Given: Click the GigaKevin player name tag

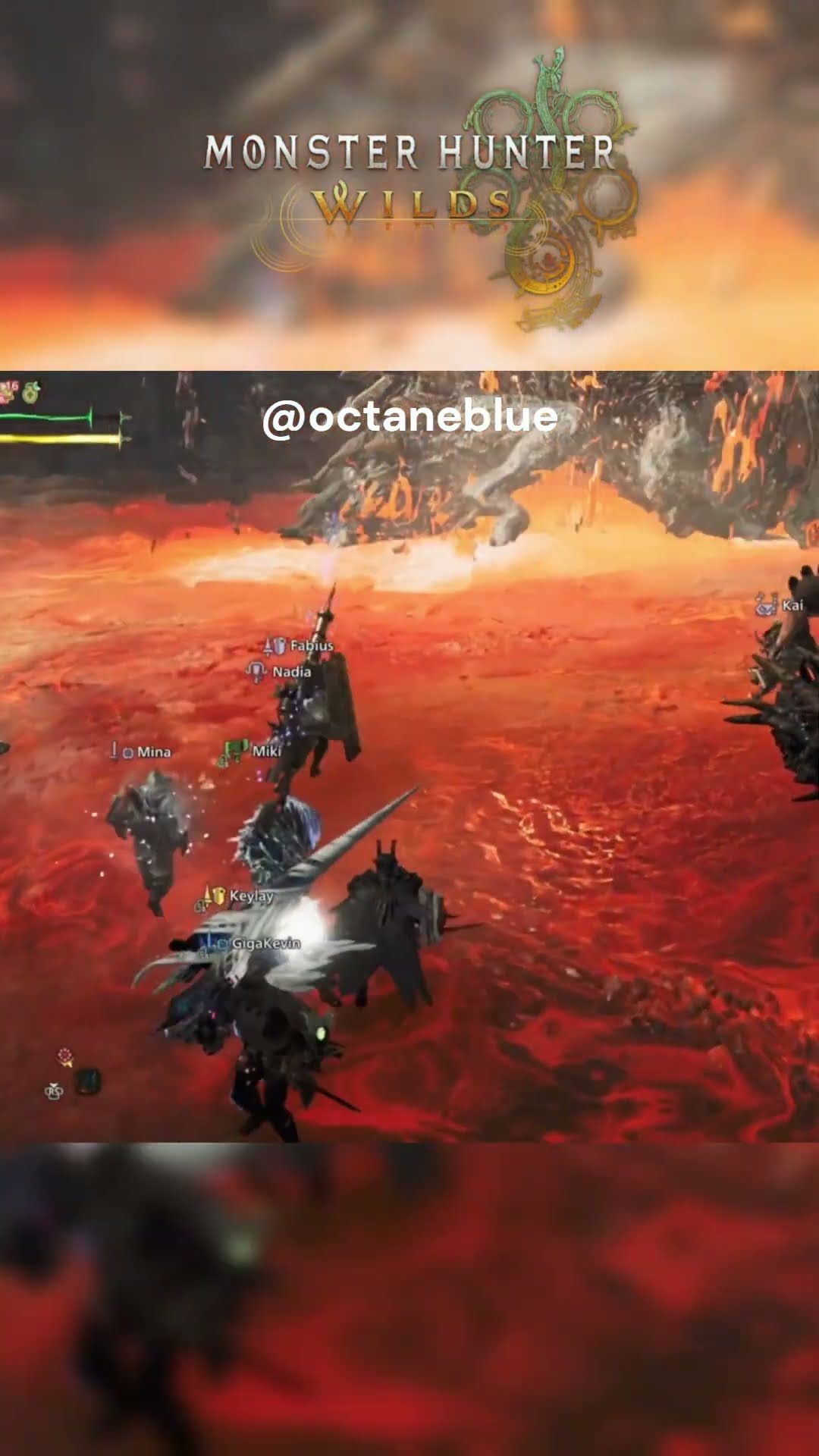Looking at the screenshot, I should click(265, 943).
